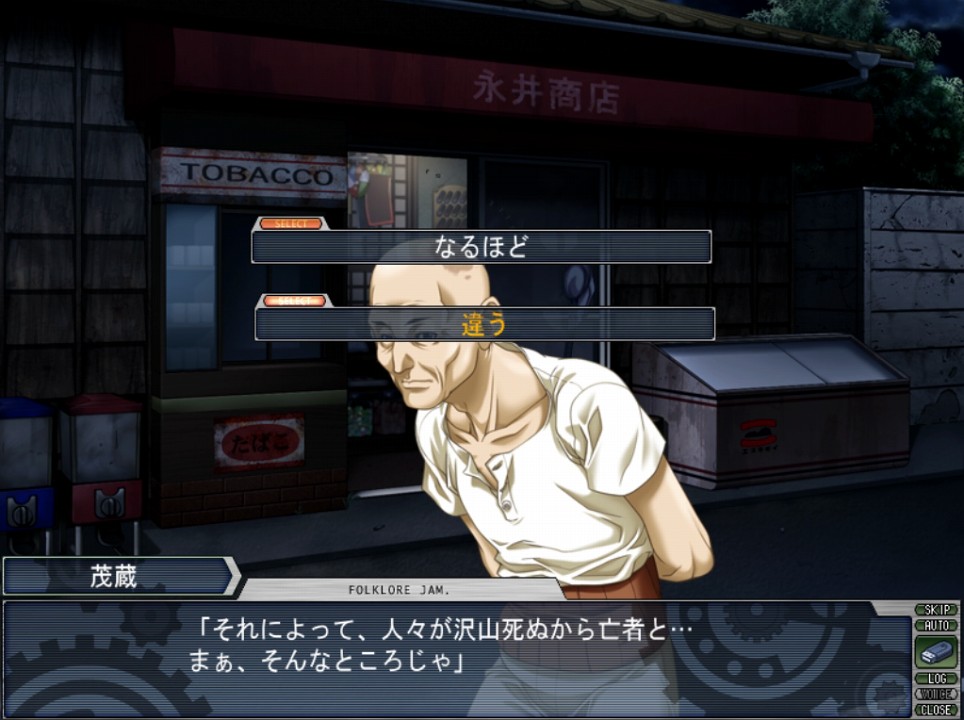Turn on AUTO text advance
Screen dimensions: 964x720
coord(936,625)
